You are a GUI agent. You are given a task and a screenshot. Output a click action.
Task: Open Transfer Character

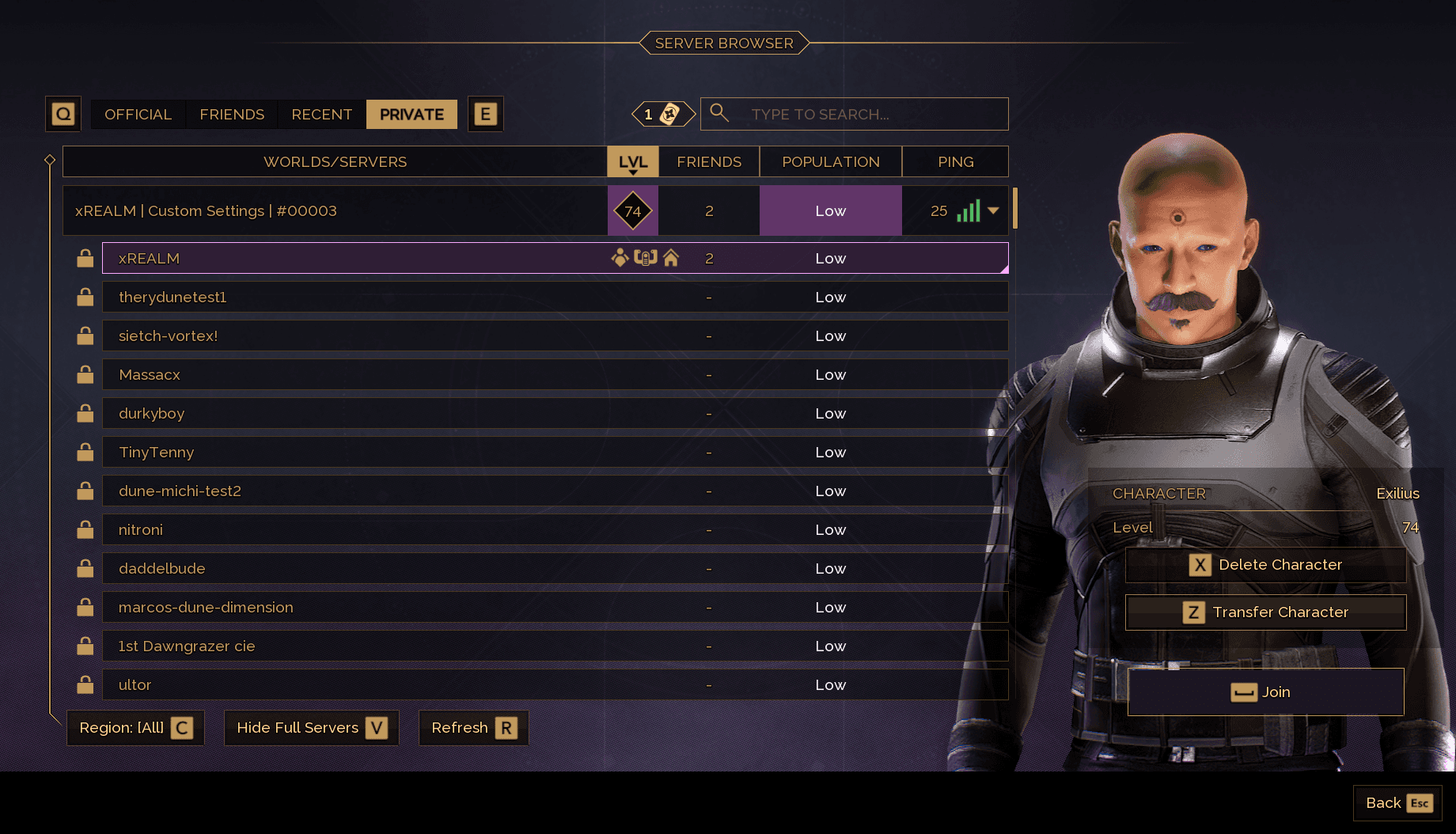1265,612
